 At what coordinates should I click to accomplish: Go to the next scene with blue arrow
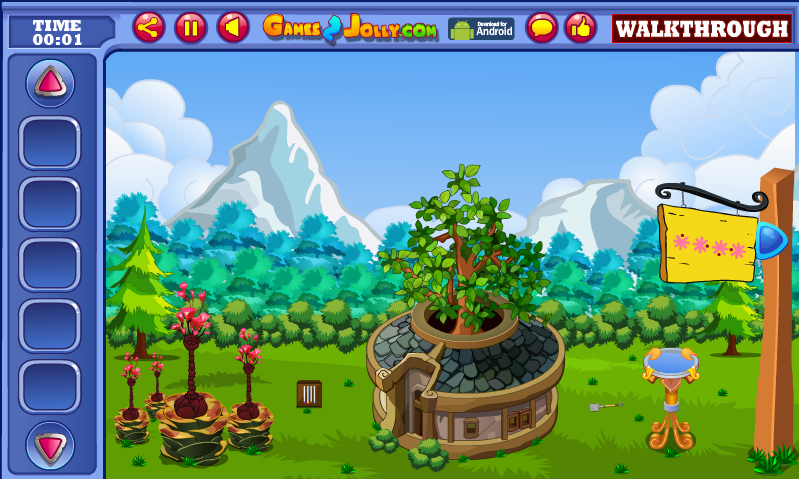(x=771, y=241)
